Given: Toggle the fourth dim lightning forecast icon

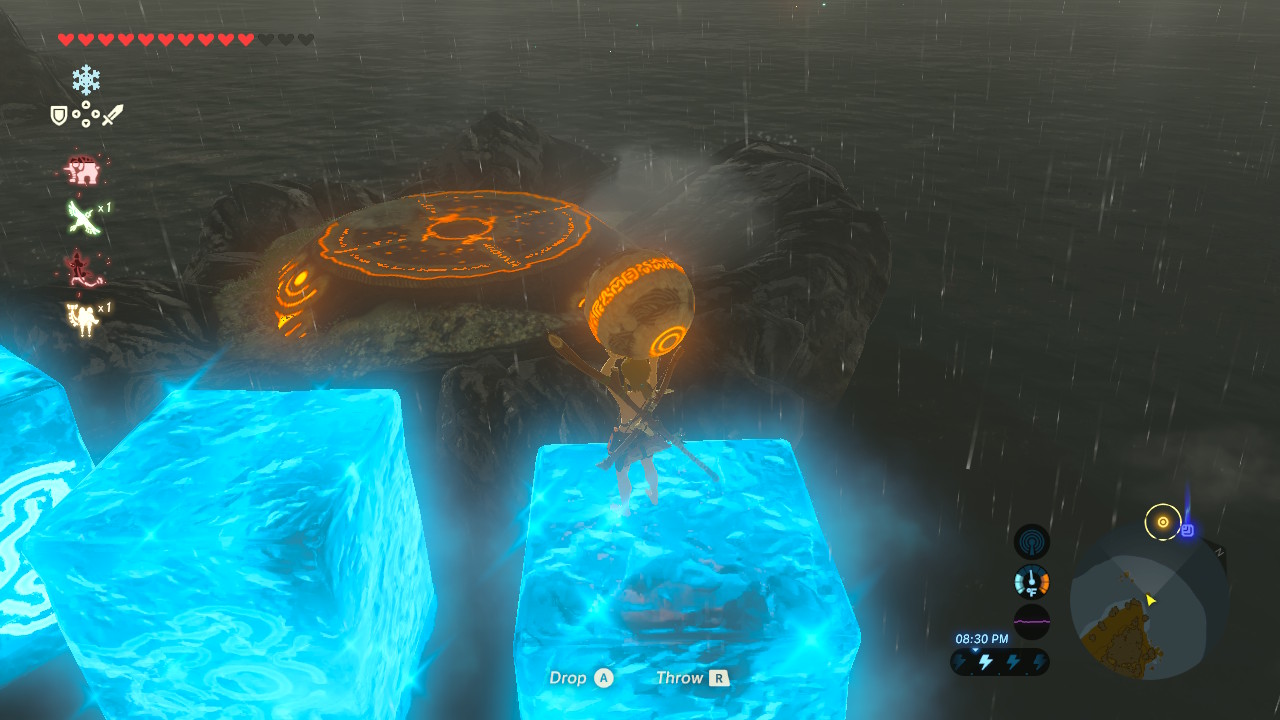Looking at the screenshot, I should pos(1039,661).
